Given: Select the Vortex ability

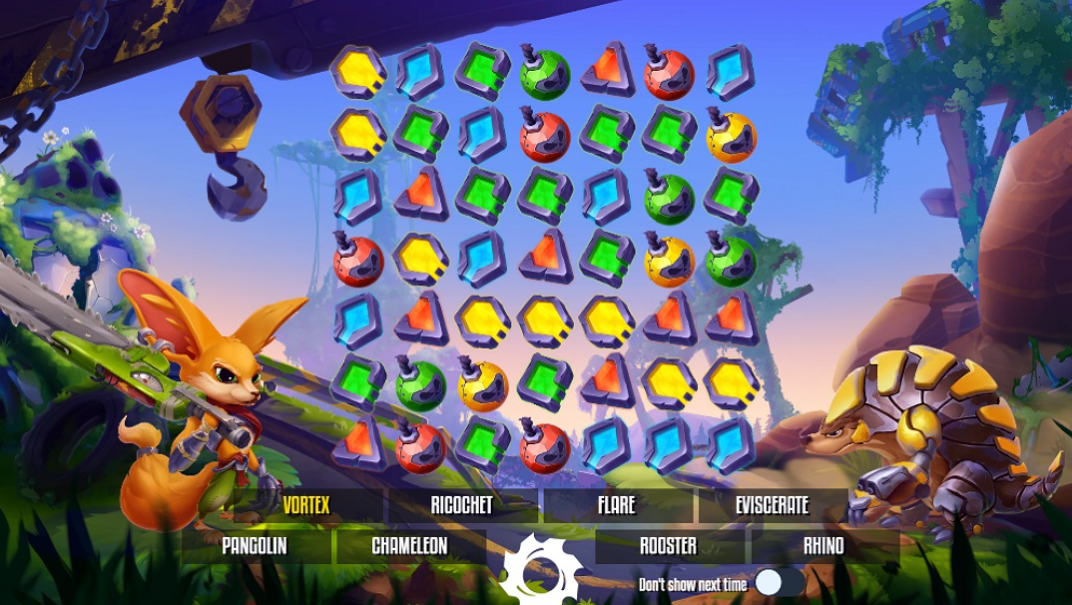Looking at the screenshot, I should (306, 505).
